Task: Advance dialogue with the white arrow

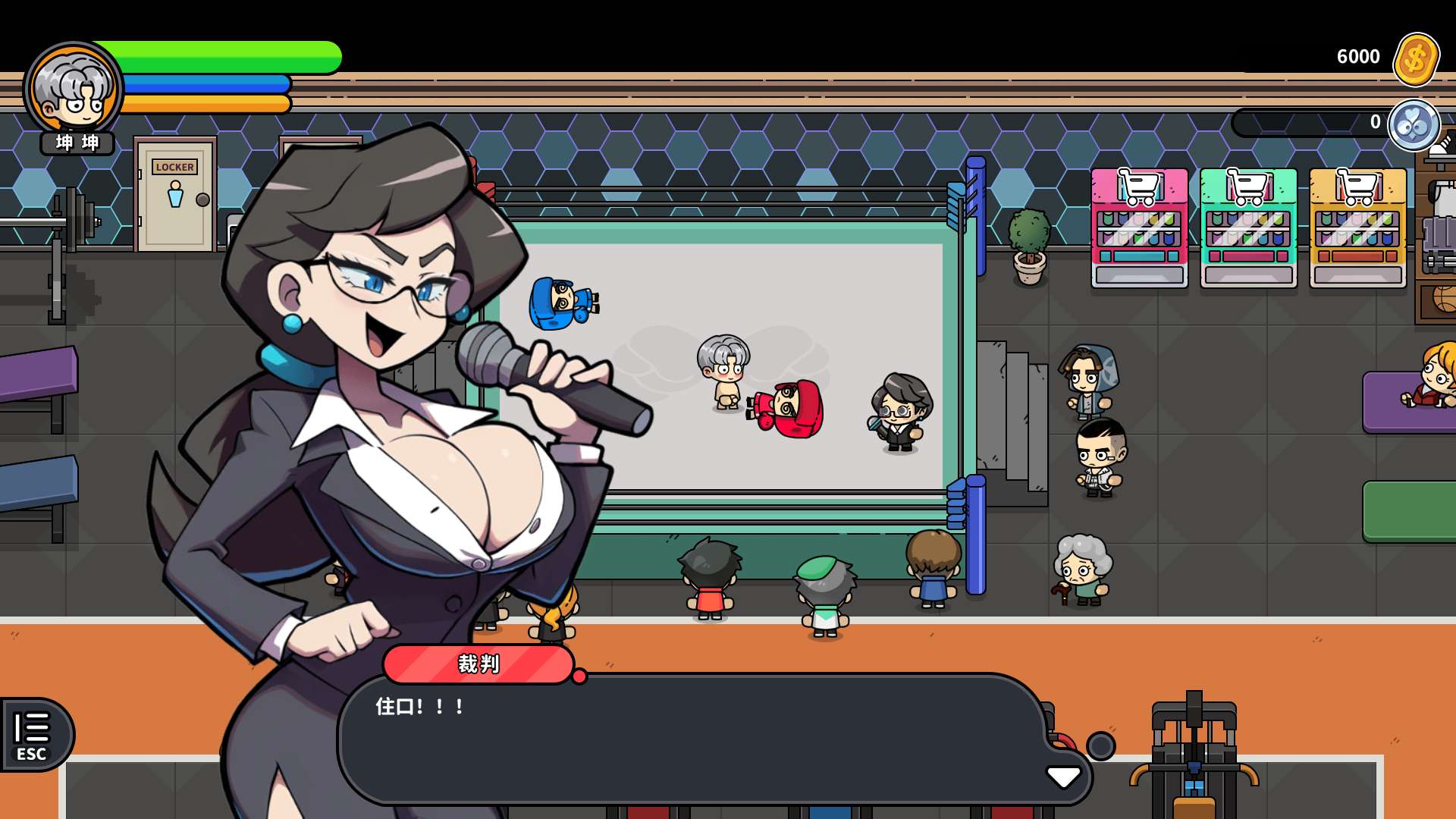Action: 1063,777
